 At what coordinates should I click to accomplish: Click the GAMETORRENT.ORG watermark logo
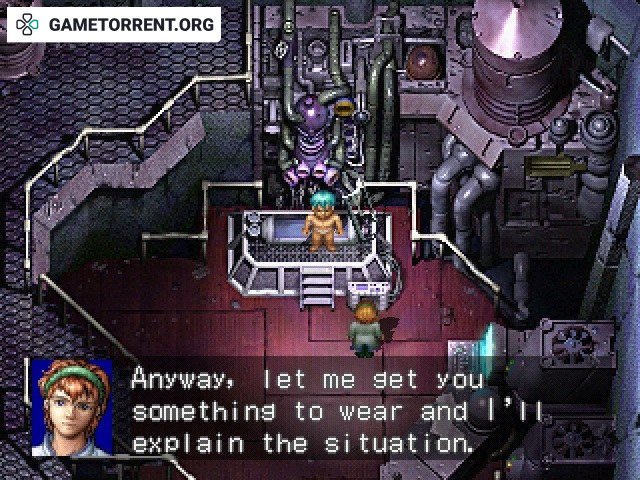pos(113,24)
